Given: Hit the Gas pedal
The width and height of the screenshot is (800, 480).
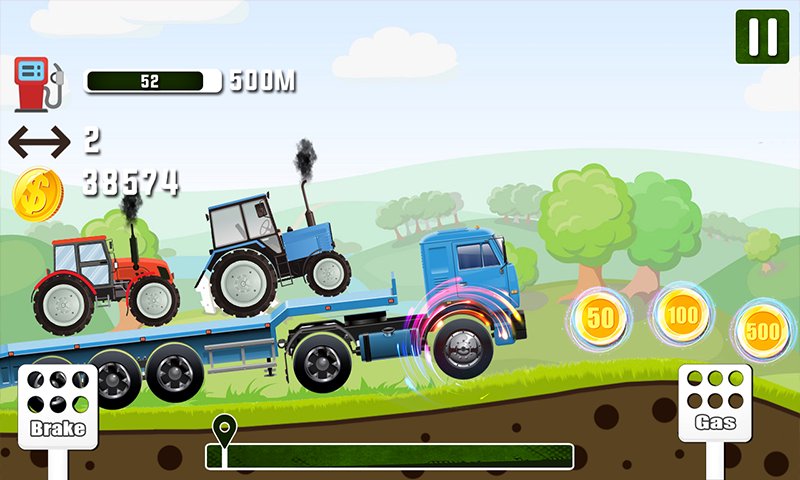Looking at the screenshot, I should (x=716, y=402).
